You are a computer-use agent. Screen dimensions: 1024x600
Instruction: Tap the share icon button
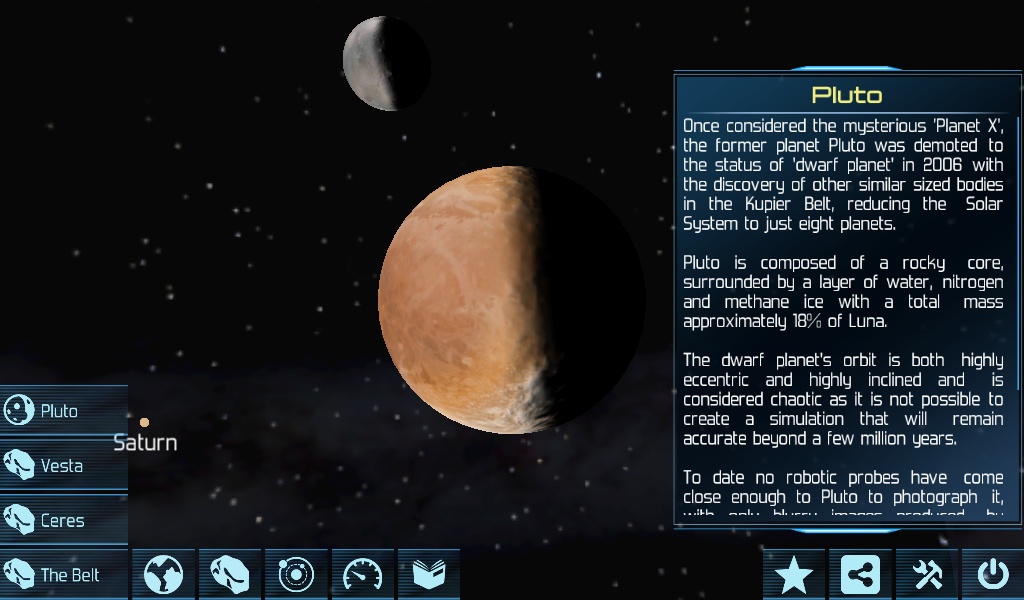(861, 575)
